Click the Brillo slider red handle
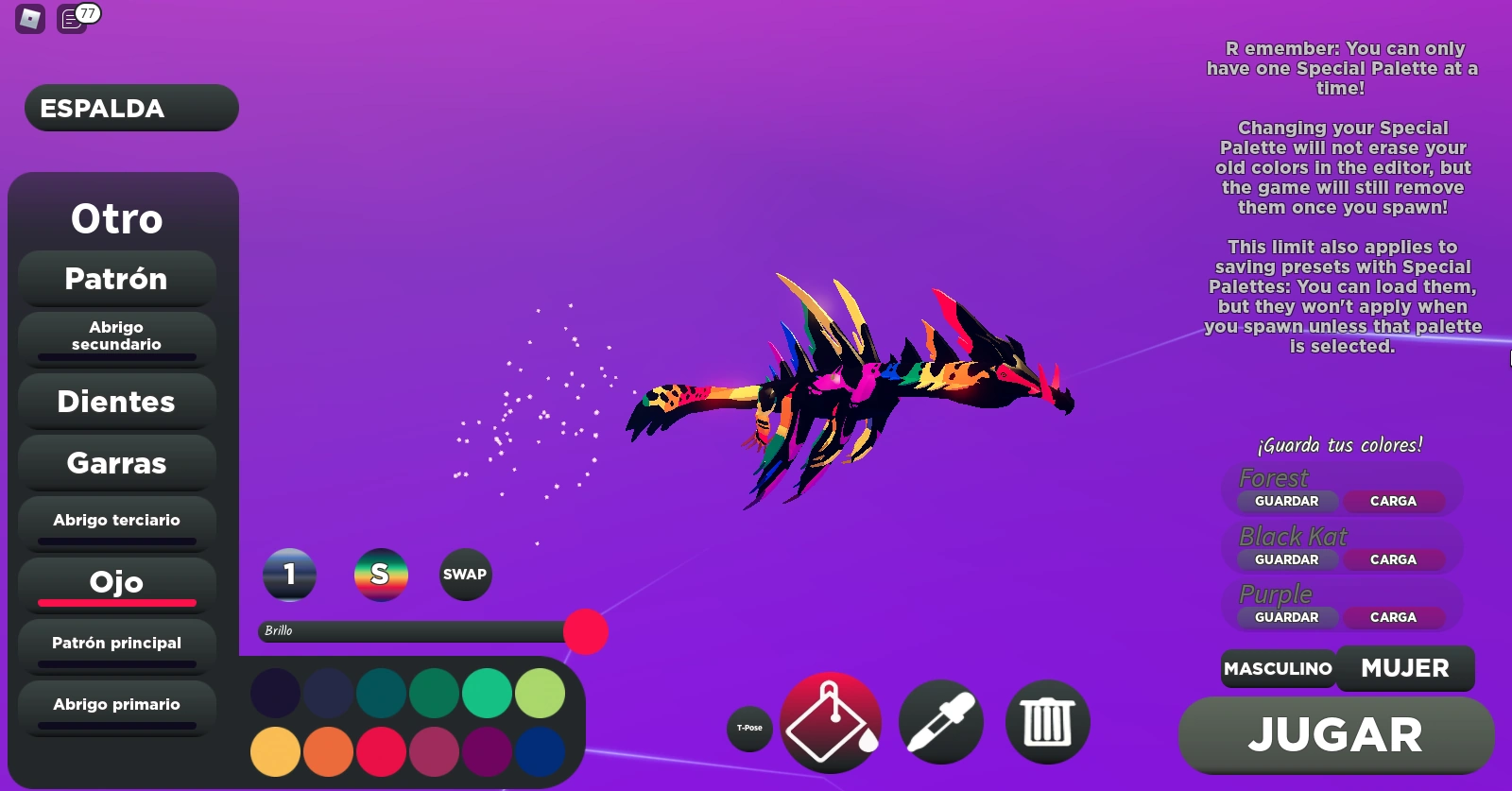1512x791 pixels. click(586, 633)
